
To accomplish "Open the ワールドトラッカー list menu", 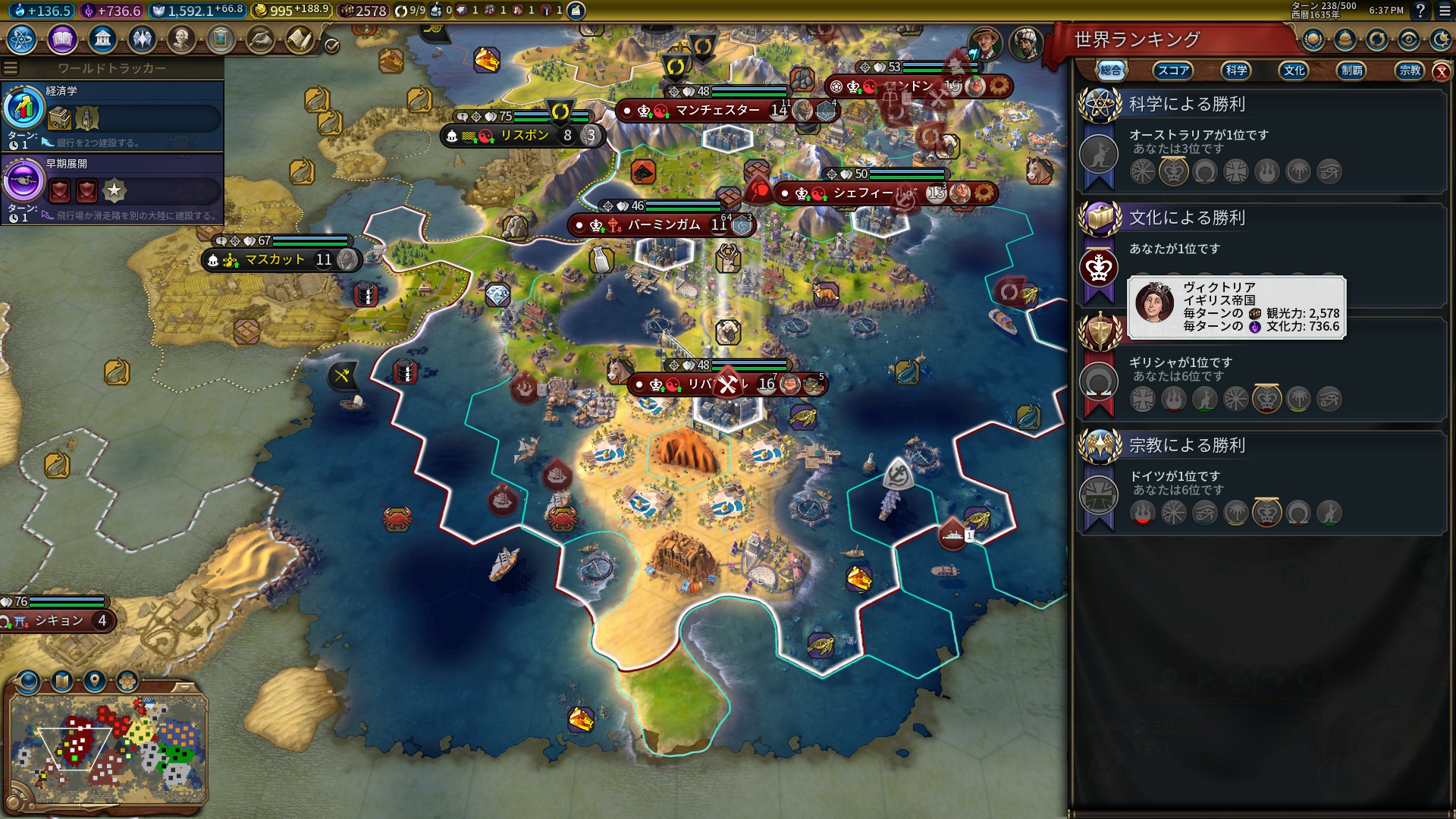I will click(11, 68).
